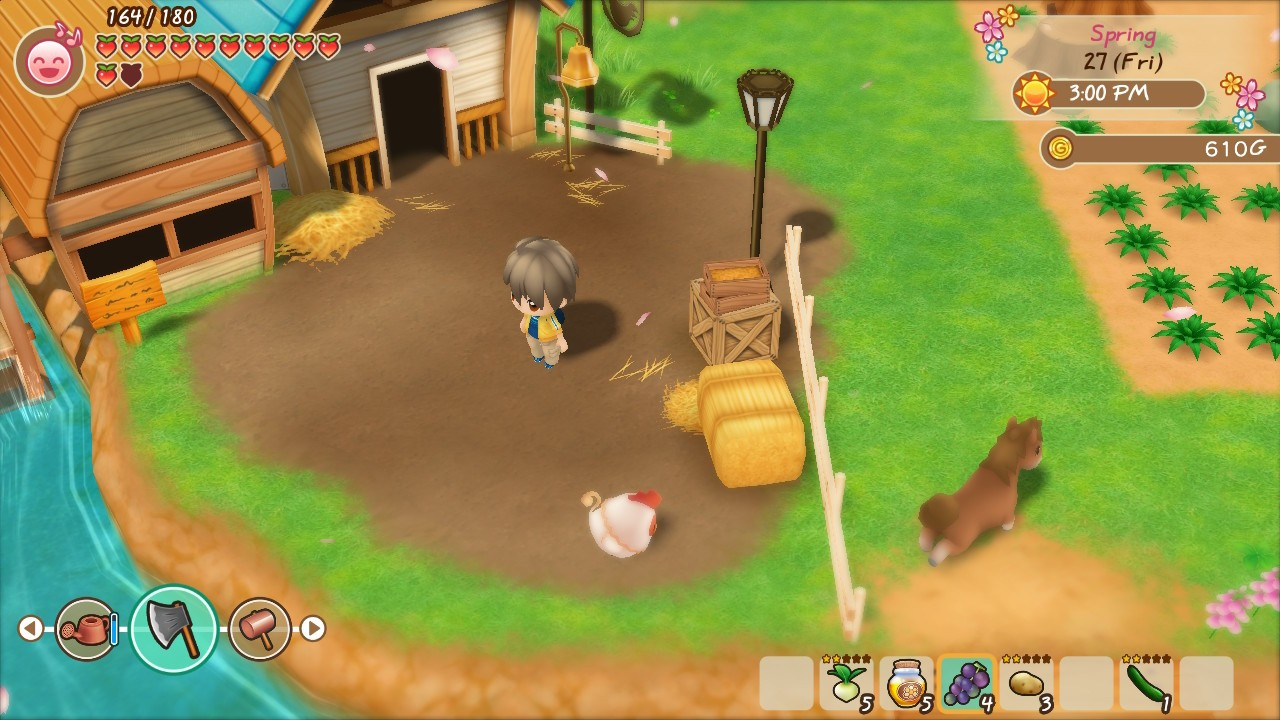Choose the honey jar slot
Viewport: 1280px width, 720px height.
[x=906, y=683]
